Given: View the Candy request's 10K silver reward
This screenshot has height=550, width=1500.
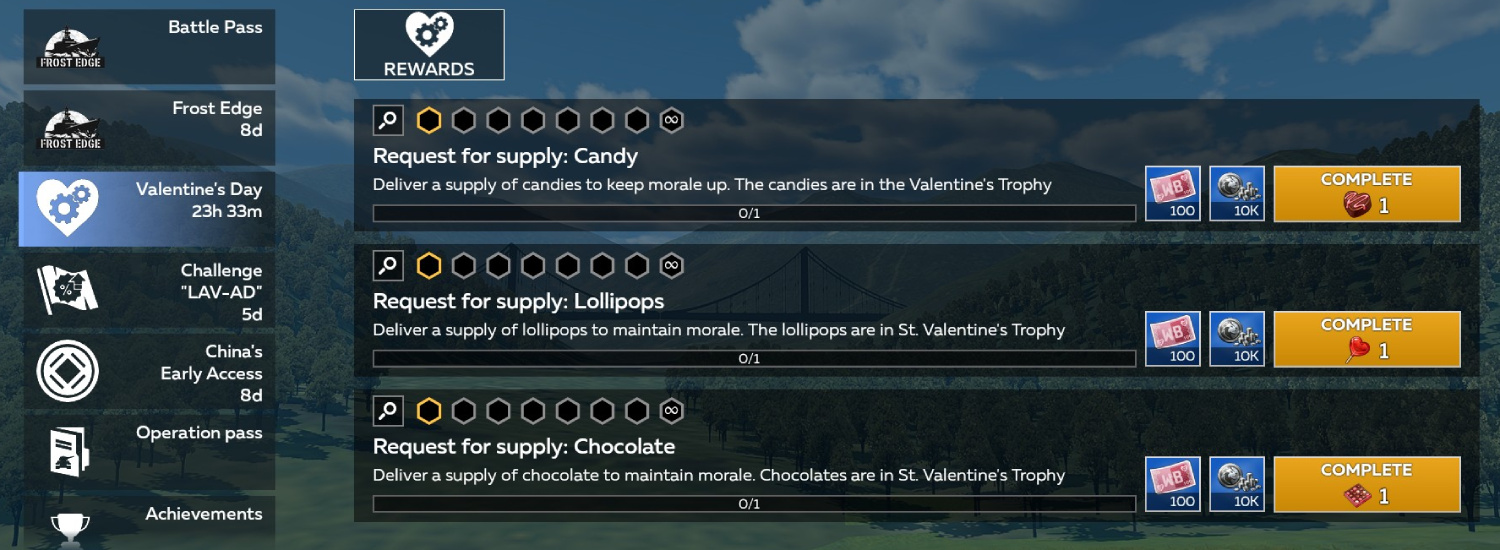Looking at the screenshot, I should point(1237,193).
